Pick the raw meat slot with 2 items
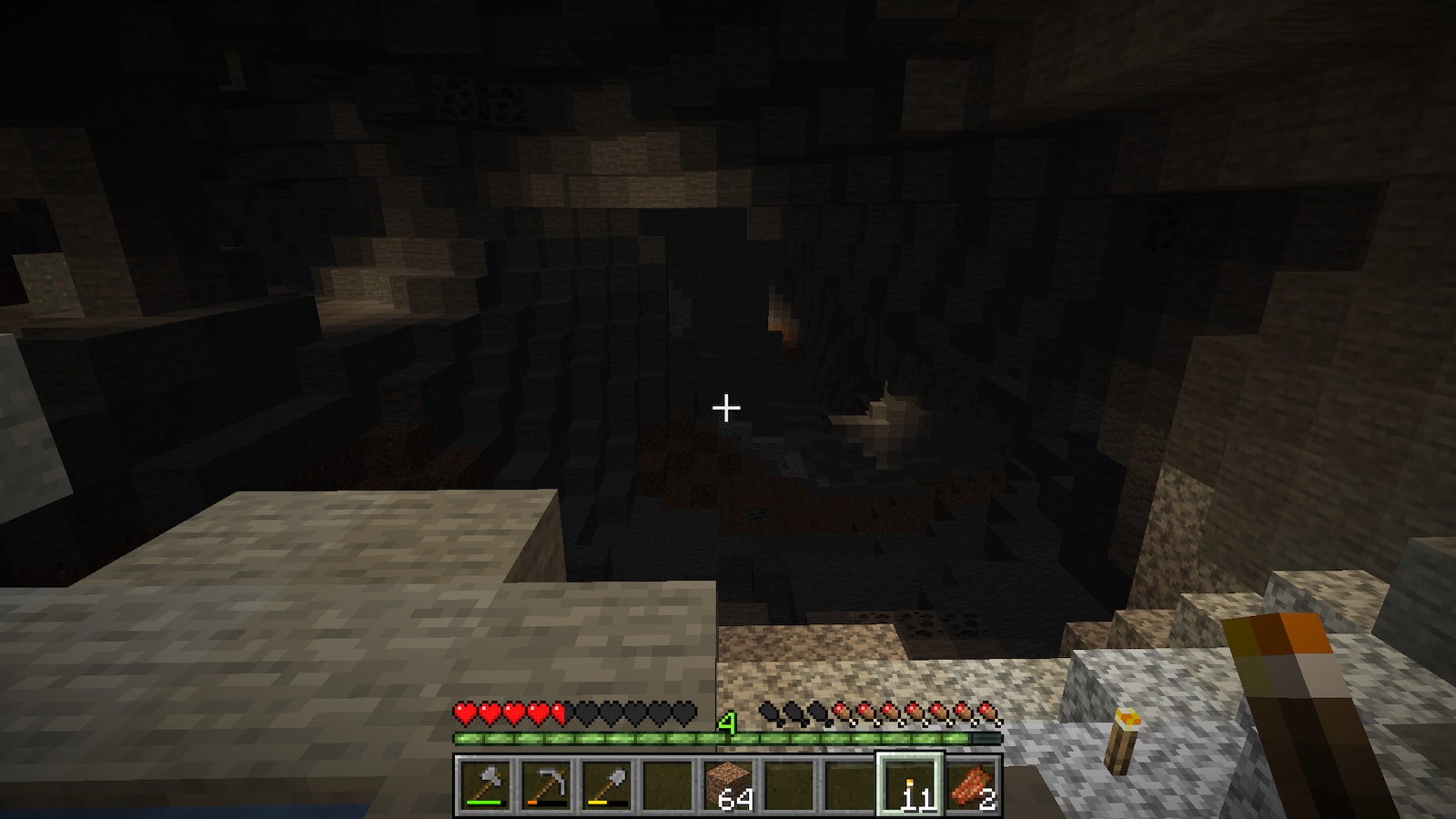 pyautogui.click(x=971, y=784)
